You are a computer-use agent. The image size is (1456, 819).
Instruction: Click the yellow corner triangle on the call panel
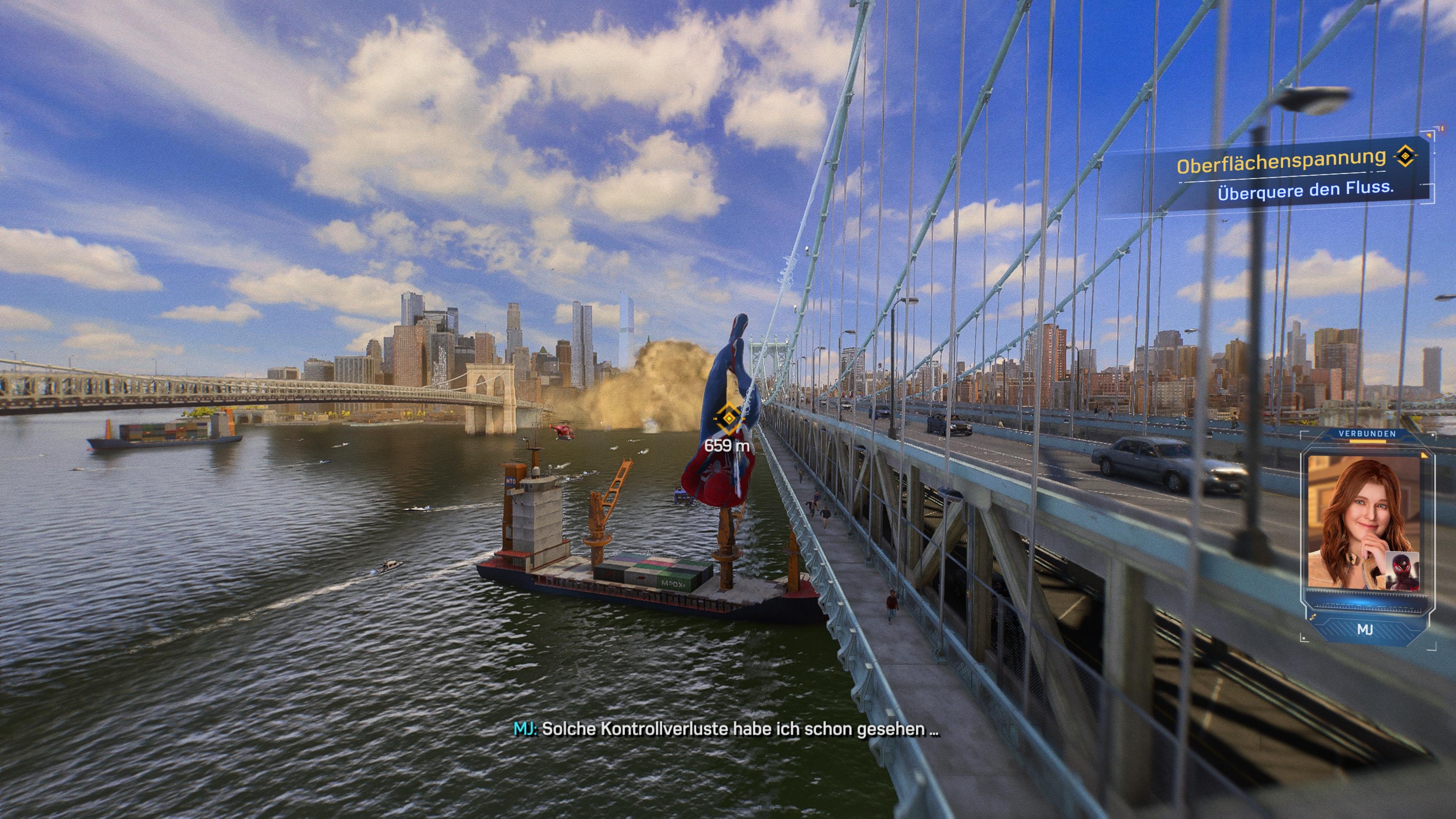[x=1425, y=455]
